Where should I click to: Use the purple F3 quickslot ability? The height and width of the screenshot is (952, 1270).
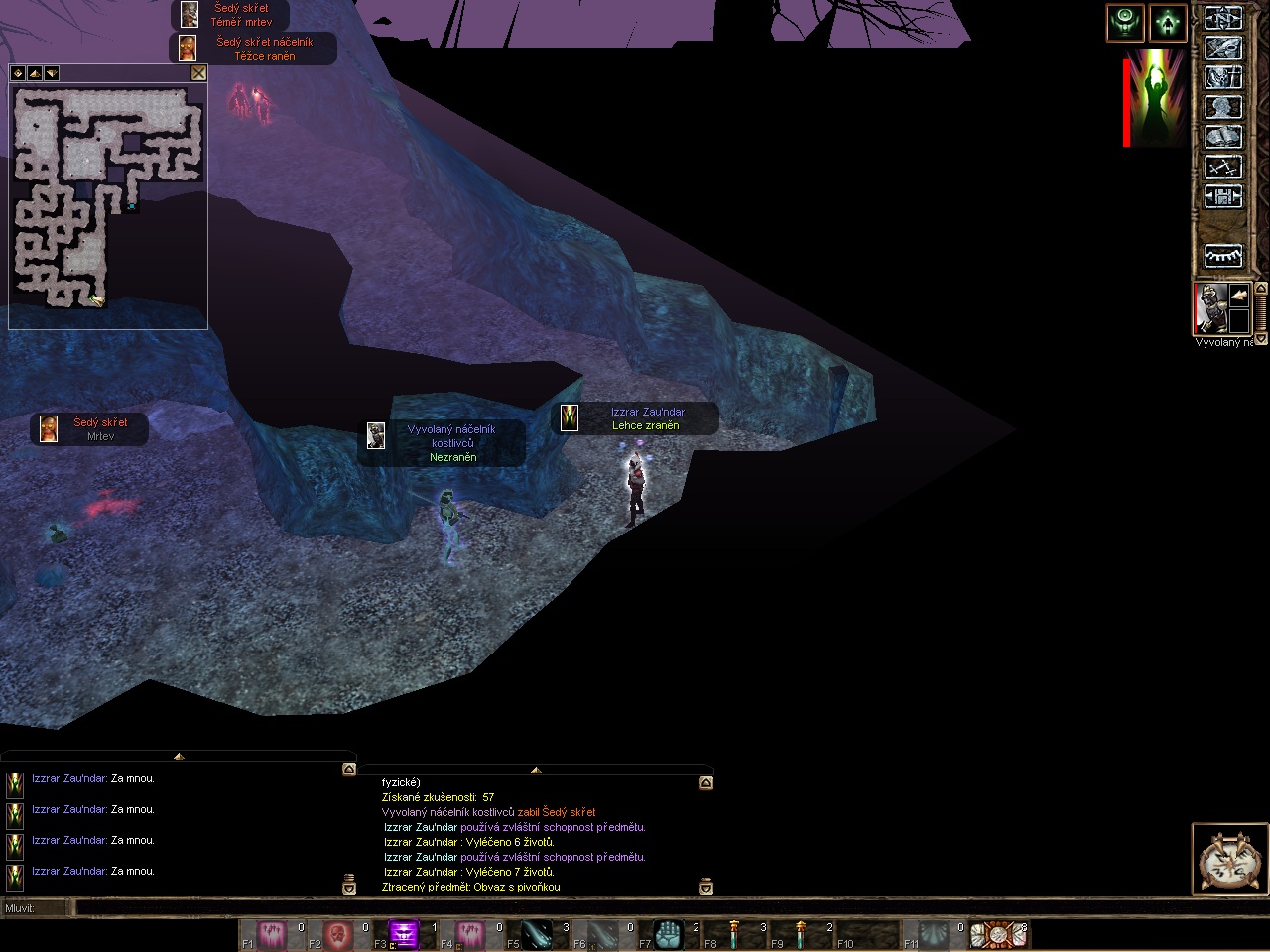(403, 934)
